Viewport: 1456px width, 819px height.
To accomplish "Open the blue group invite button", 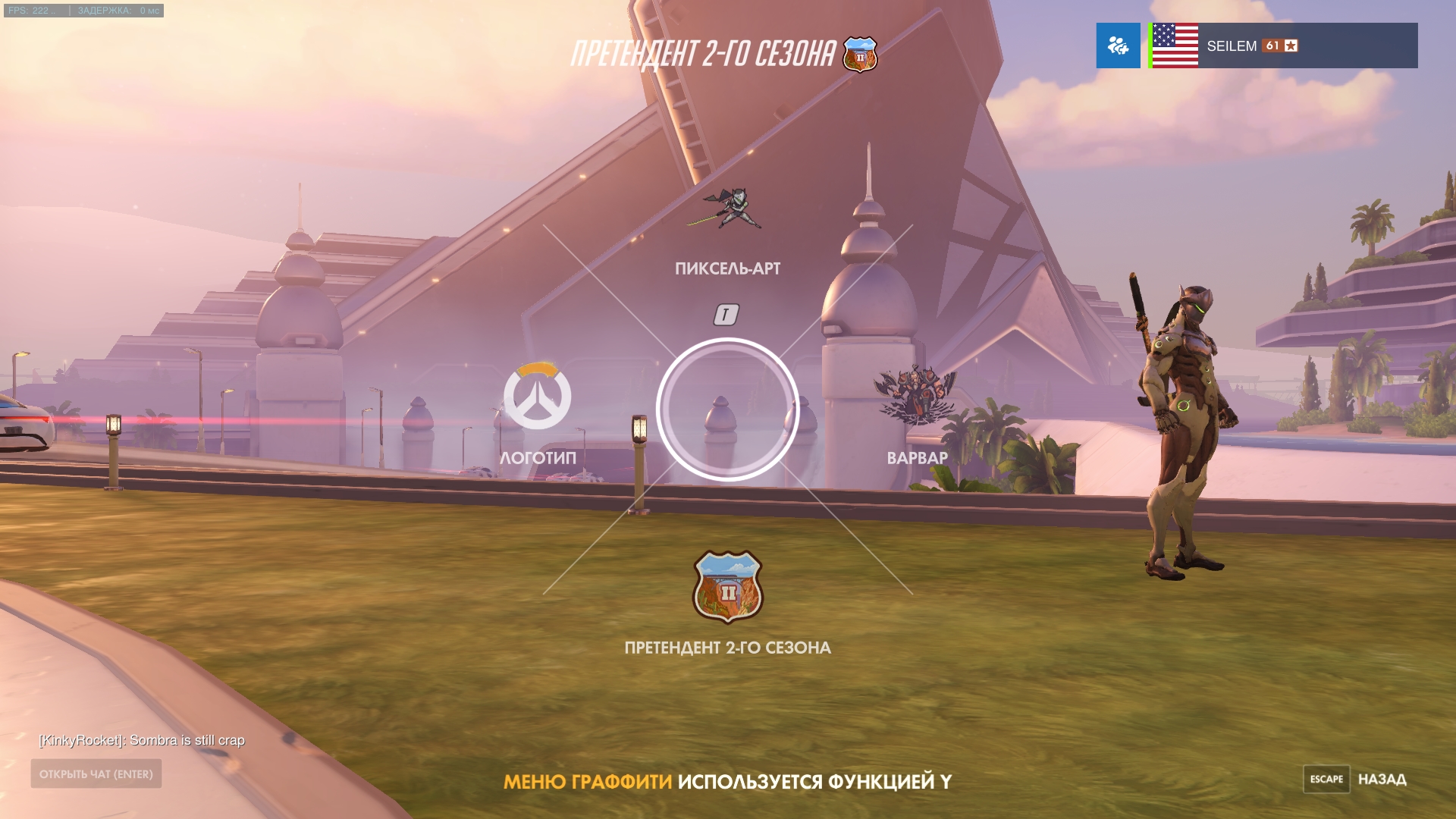I will click(1118, 45).
